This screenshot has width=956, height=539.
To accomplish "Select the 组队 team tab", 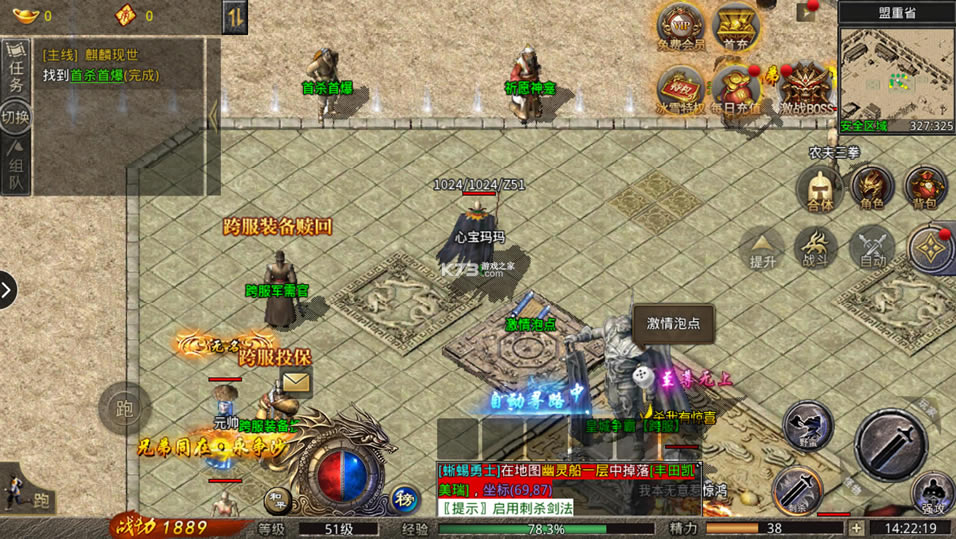I will click(x=16, y=168).
